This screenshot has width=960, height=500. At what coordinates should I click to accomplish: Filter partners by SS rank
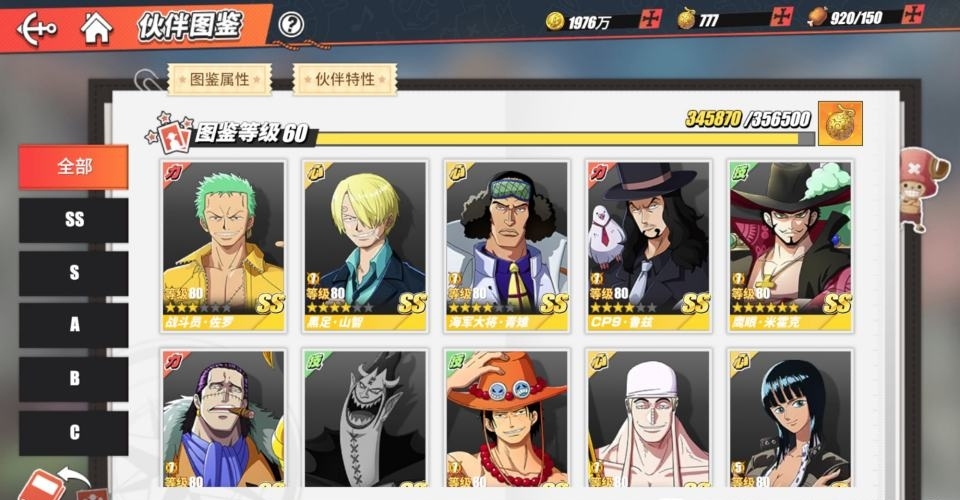click(74, 220)
